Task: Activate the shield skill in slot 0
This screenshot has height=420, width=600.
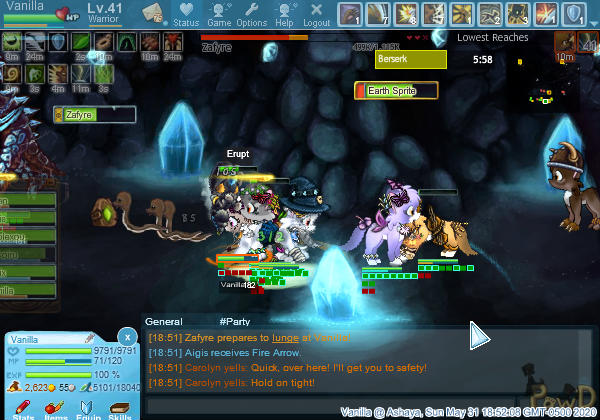Action: point(574,15)
